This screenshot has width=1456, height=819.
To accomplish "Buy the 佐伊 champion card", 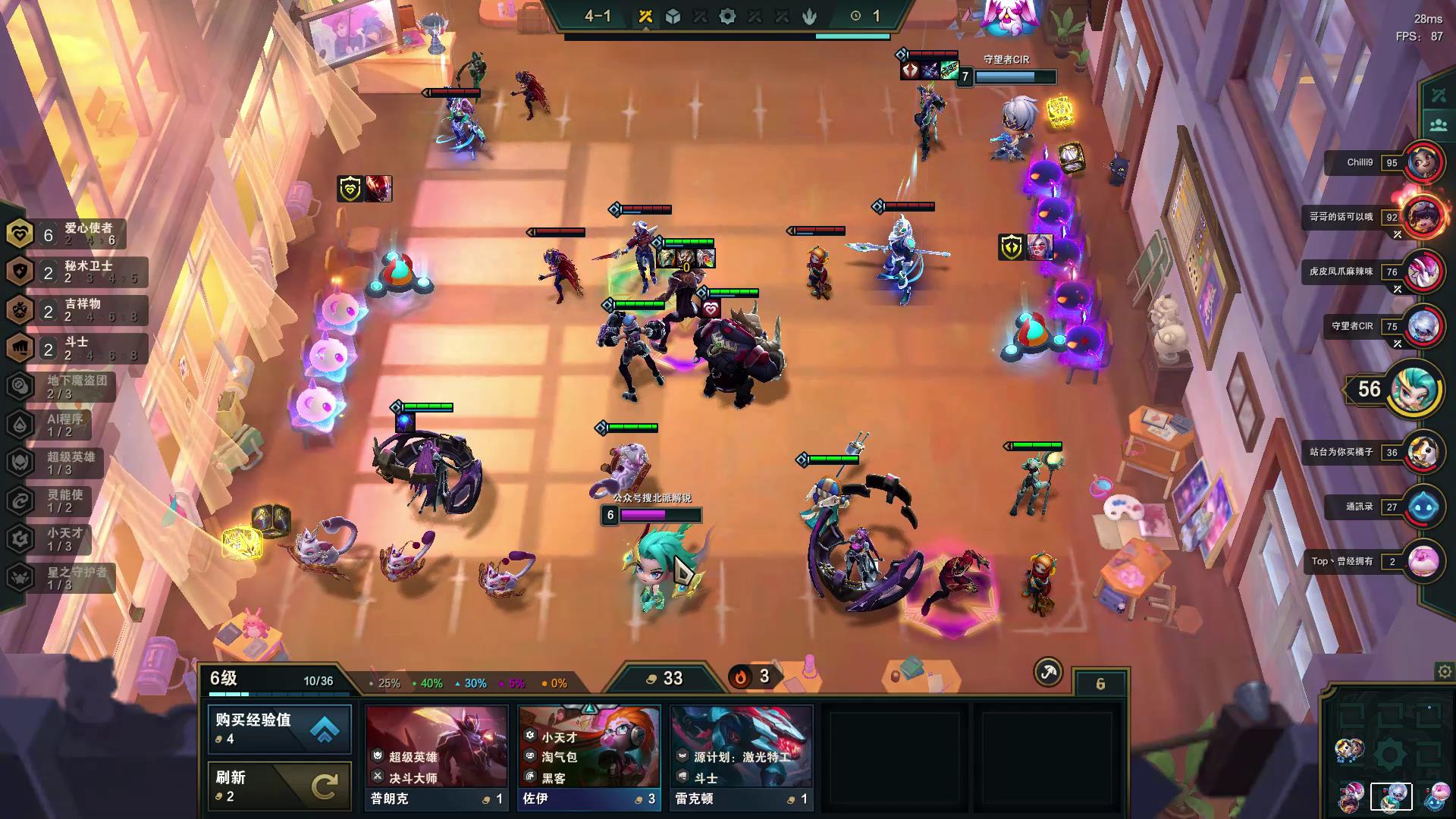I will pyautogui.click(x=588, y=757).
